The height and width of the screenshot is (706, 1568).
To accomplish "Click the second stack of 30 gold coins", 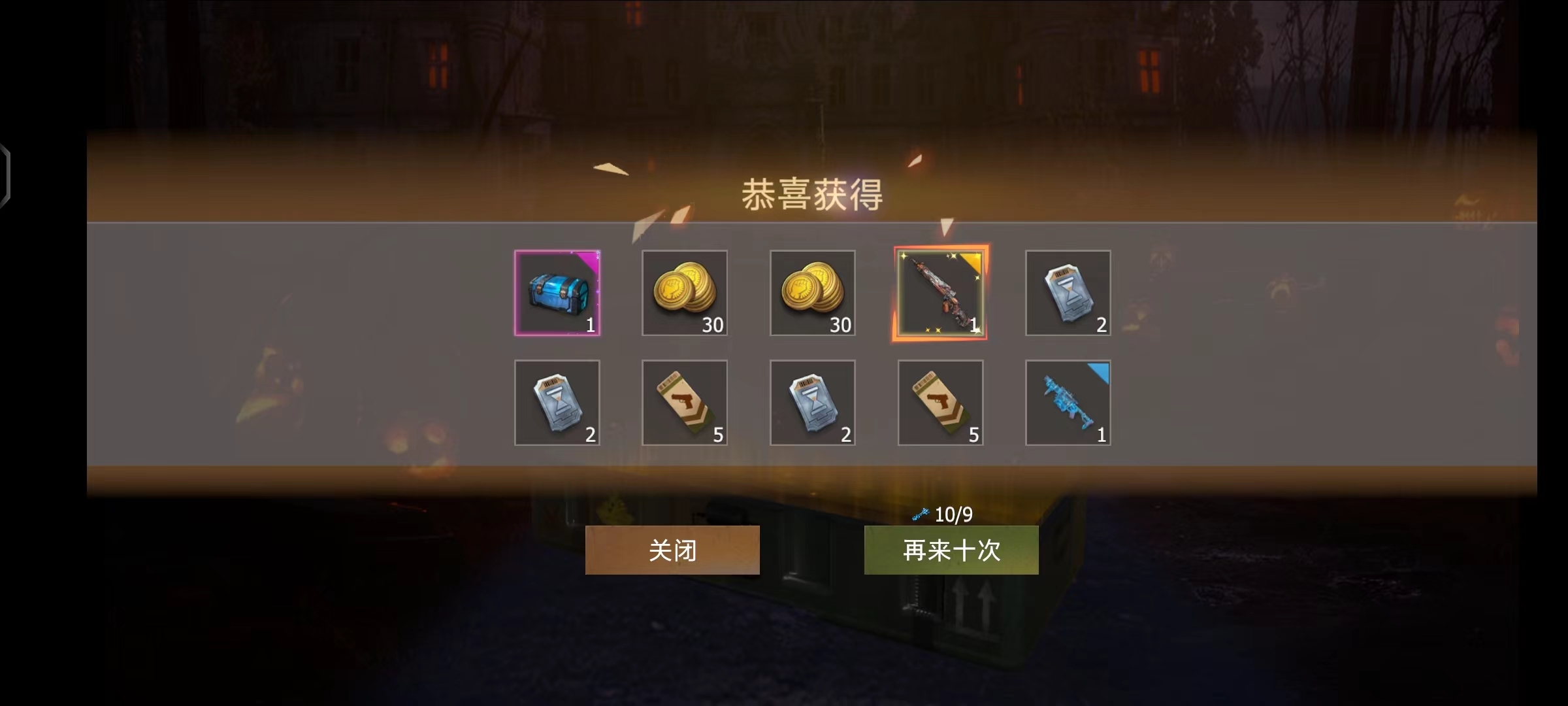I will [x=812, y=293].
